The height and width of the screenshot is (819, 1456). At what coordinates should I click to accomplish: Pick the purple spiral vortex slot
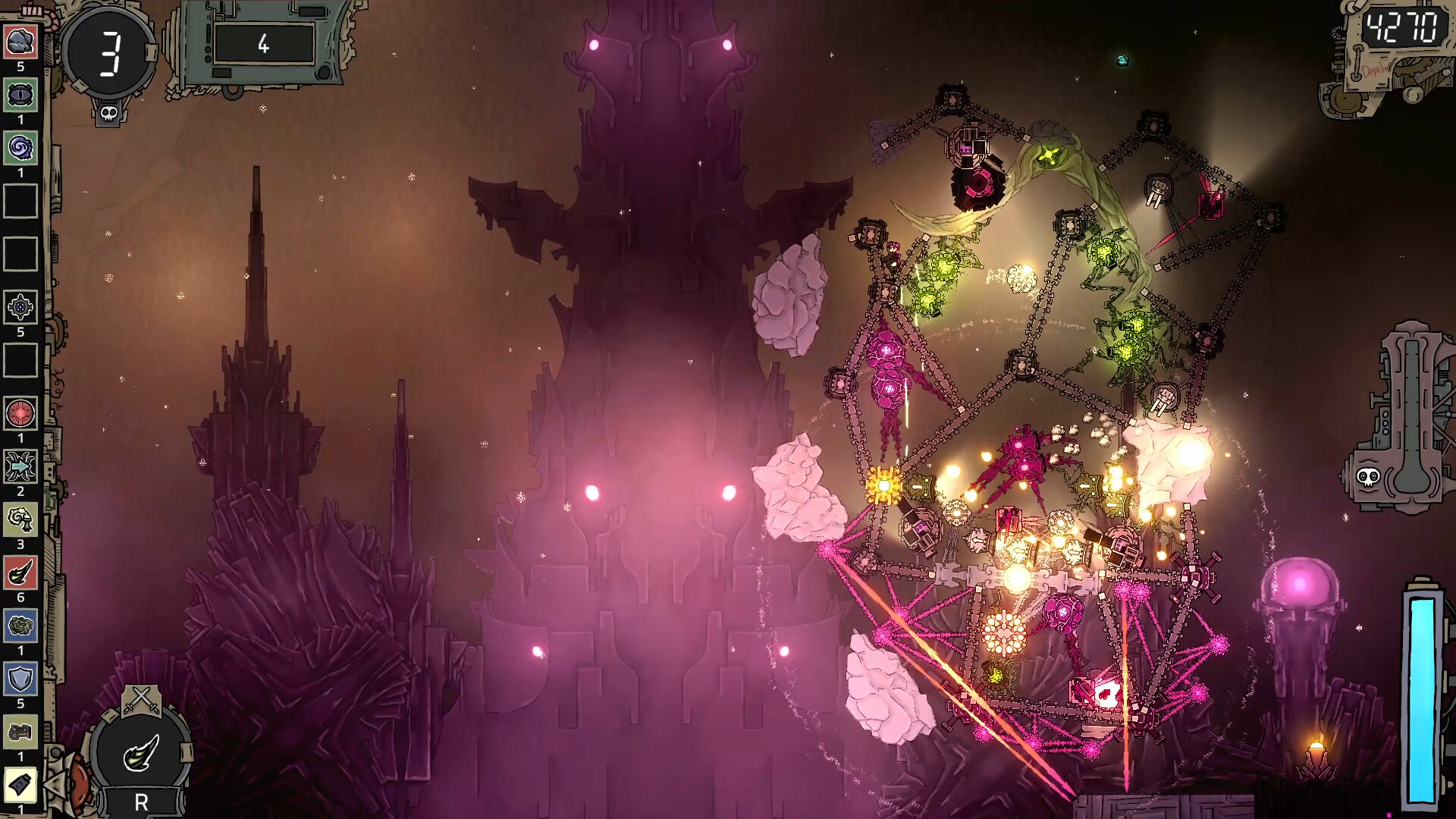[20, 148]
